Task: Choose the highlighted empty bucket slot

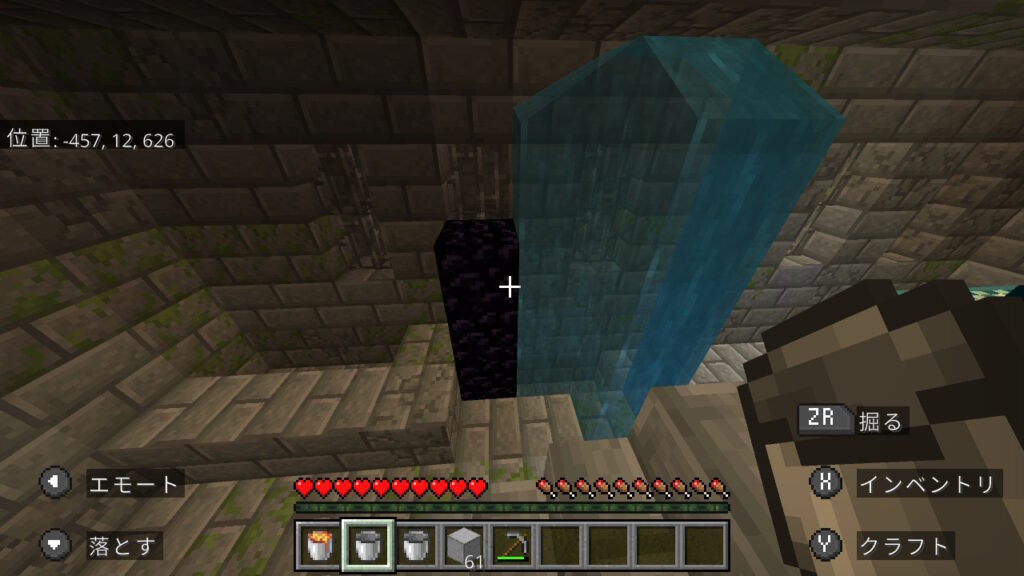Action: (x=368, y=545)
